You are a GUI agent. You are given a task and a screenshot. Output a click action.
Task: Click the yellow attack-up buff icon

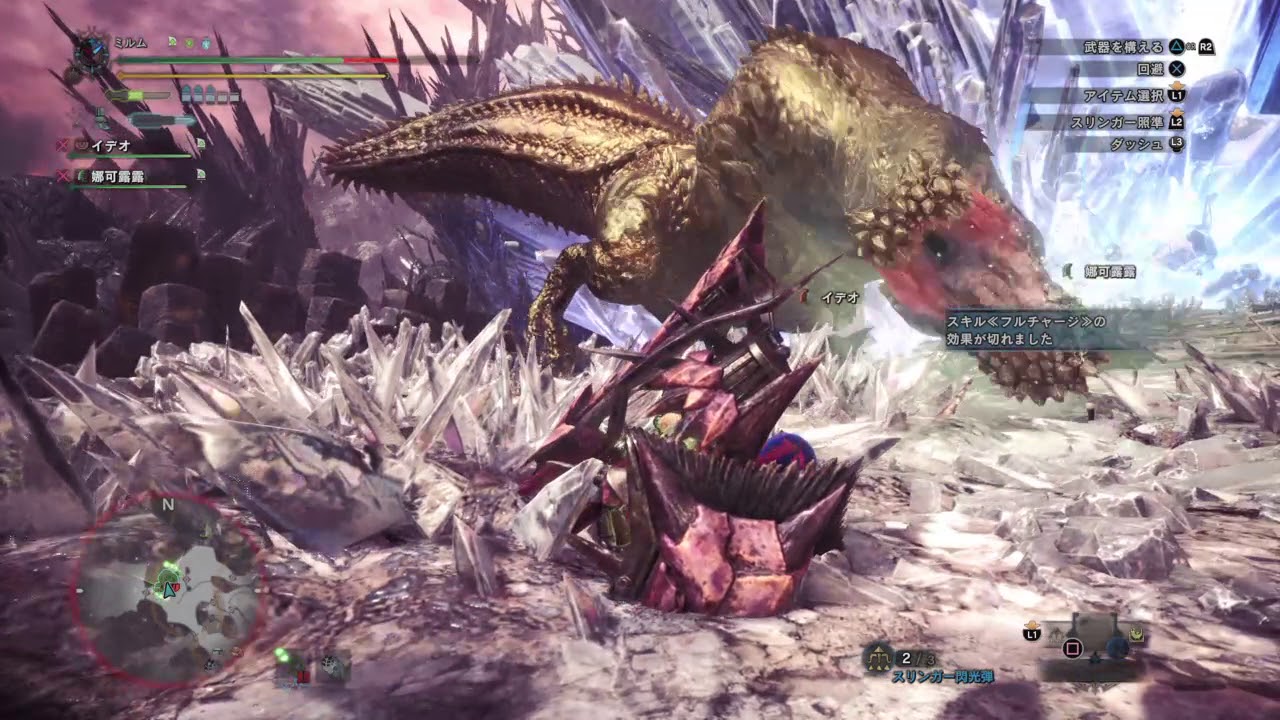click(x=190, y=44)
